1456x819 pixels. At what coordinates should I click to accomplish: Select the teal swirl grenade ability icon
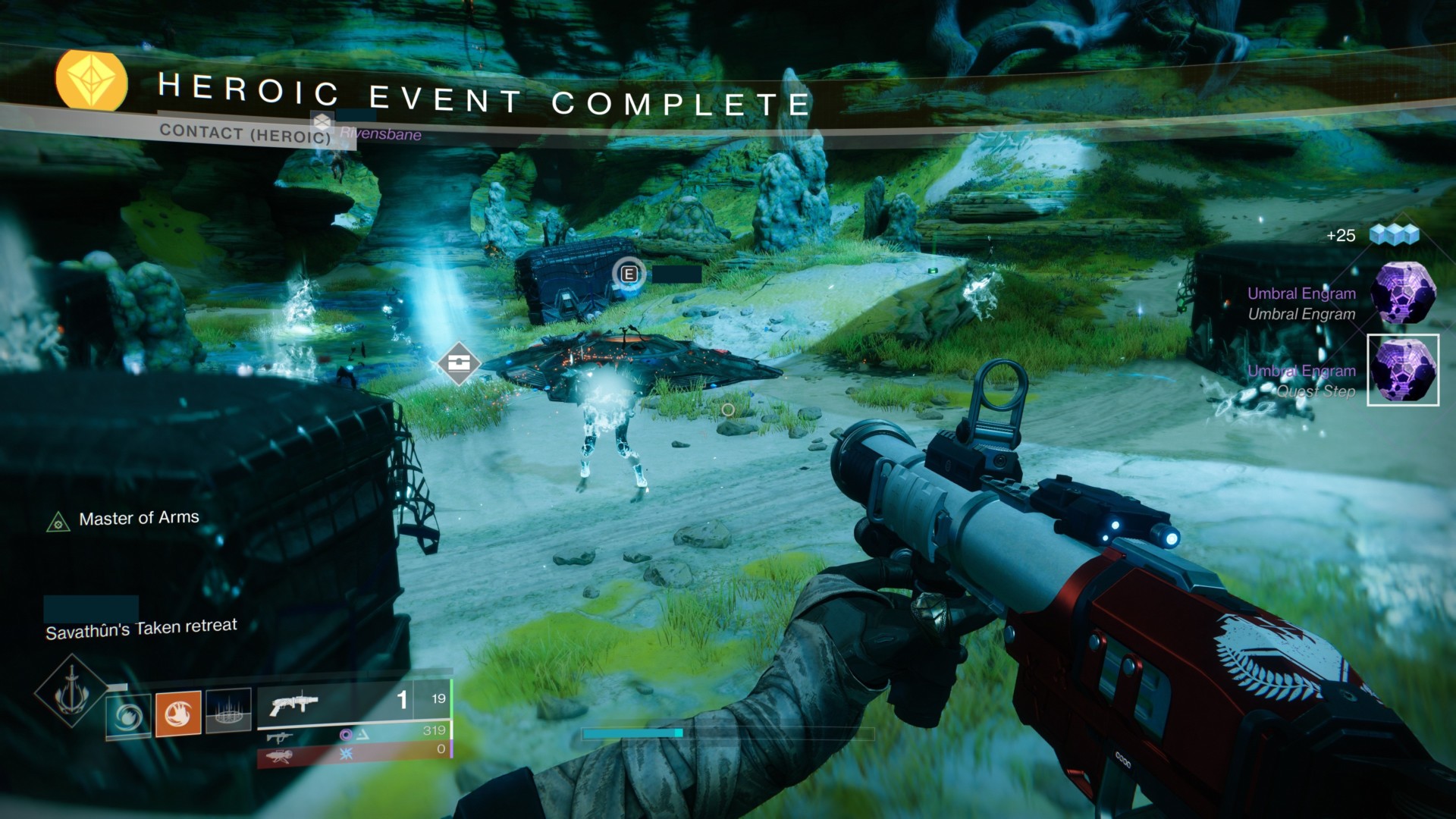(x=128, y=715)
